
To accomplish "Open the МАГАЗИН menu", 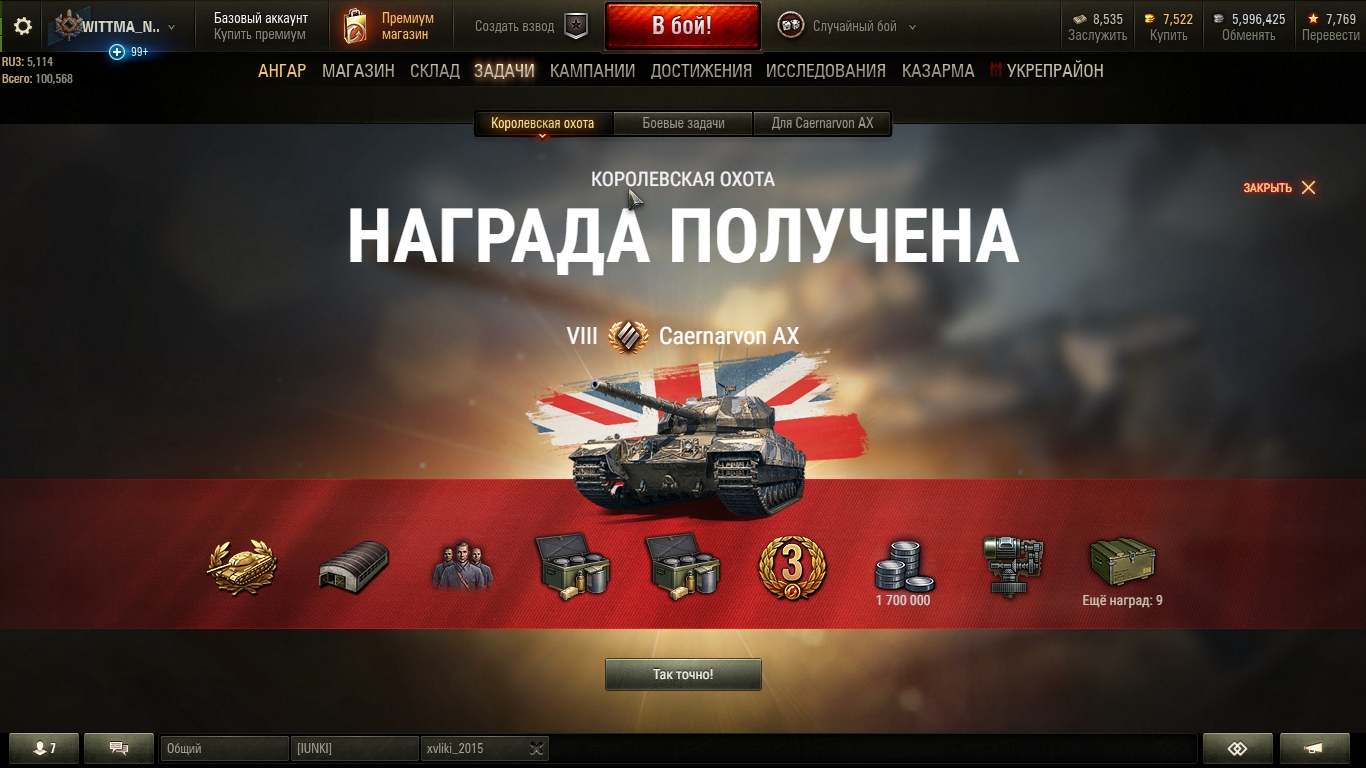I will pos(358,71).
